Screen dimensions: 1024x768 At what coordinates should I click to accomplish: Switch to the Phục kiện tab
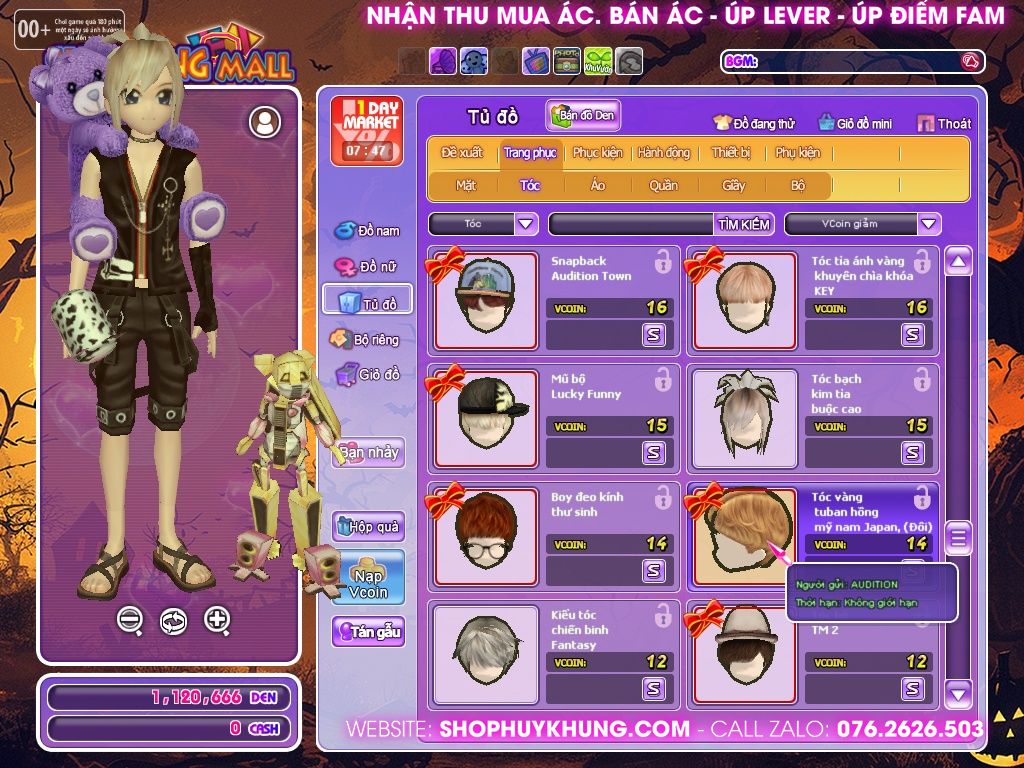coord(597,153)
